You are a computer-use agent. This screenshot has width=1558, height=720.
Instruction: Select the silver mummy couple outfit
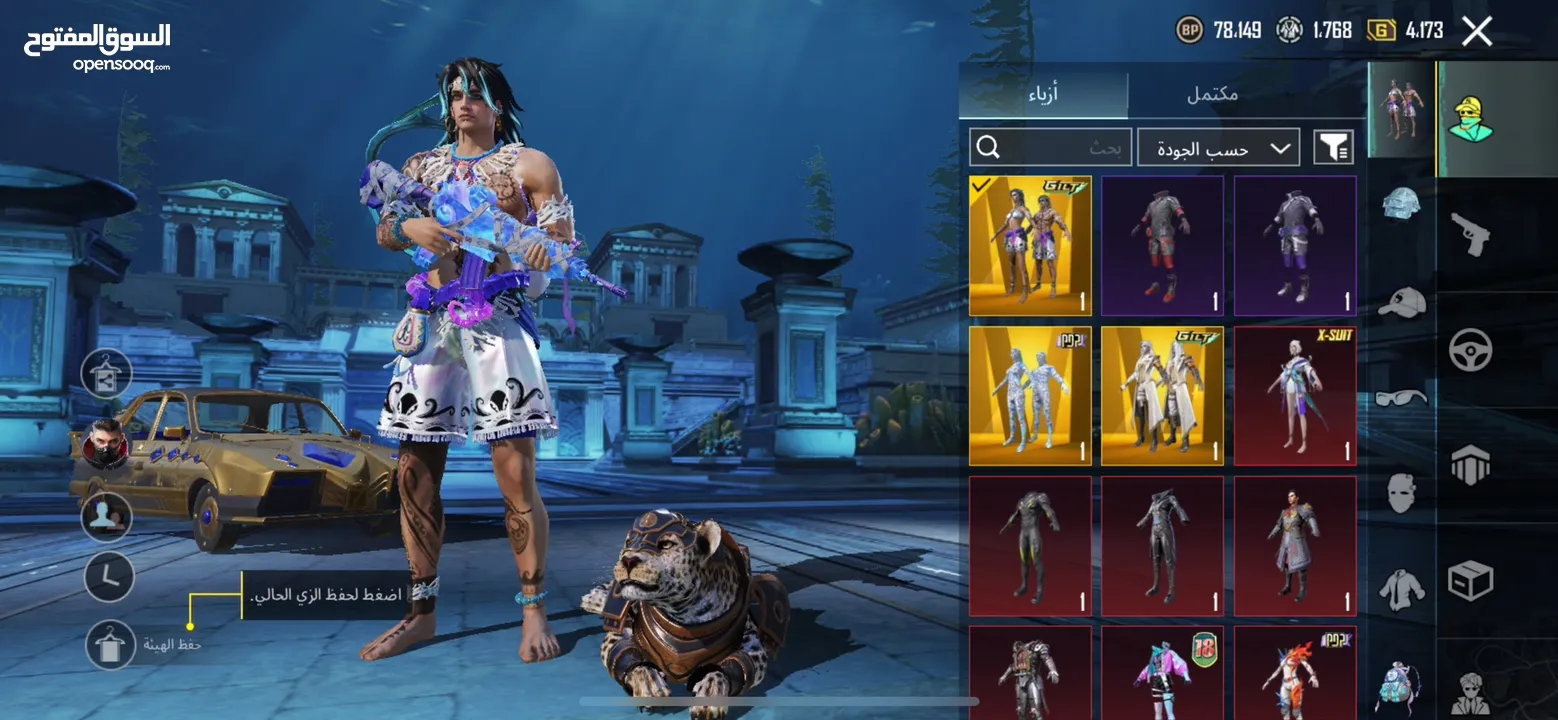coord(1030,396)
